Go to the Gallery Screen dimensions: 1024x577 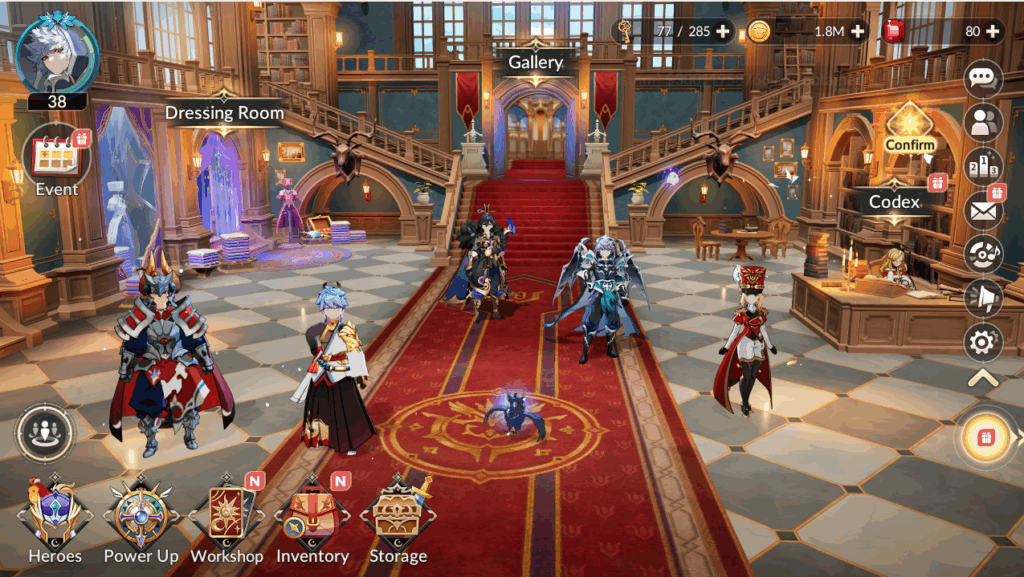535,62
